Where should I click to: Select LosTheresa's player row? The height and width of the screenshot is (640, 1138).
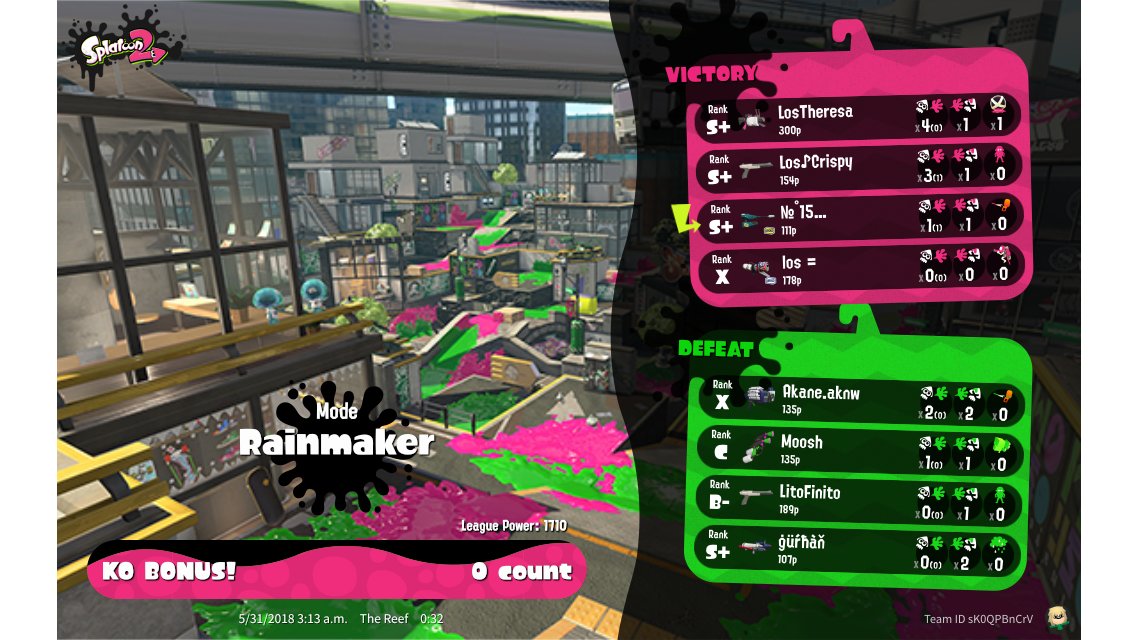[858, 116]
